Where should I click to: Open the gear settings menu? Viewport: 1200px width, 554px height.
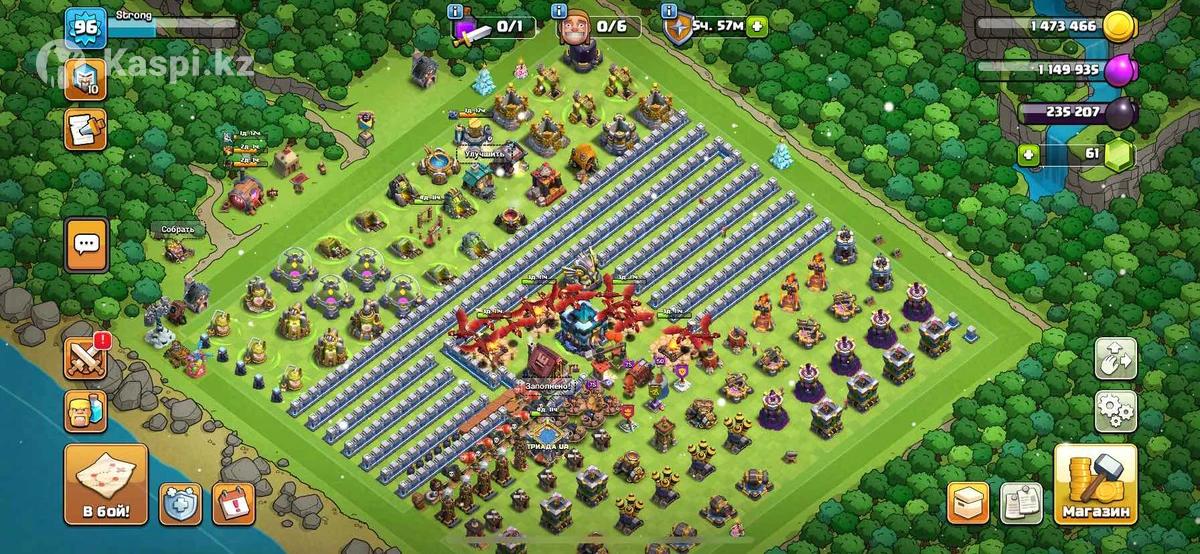1115,410
